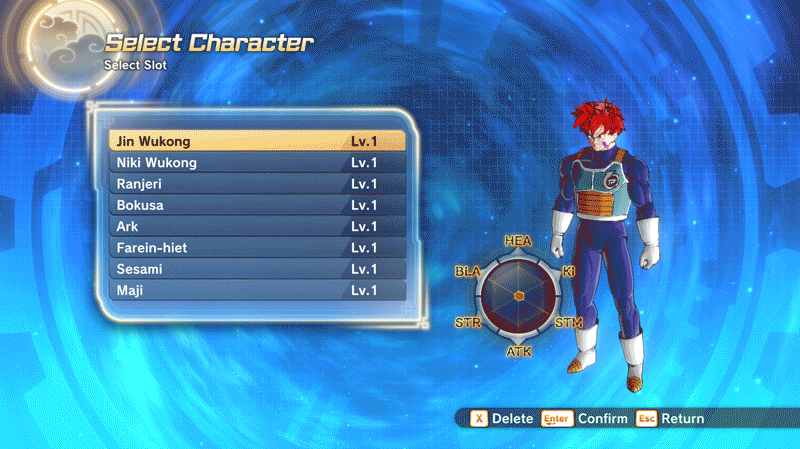Select the Farein-hiet slot
The image size is (800, 449).
[257, 248]
